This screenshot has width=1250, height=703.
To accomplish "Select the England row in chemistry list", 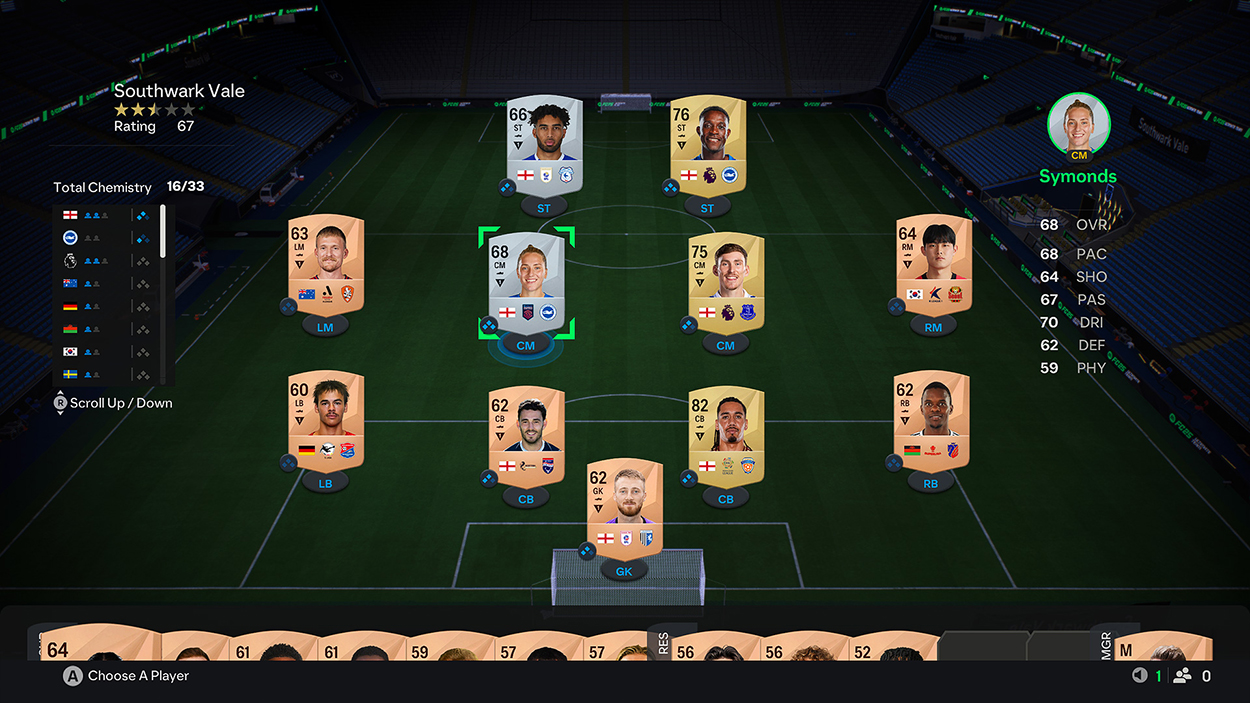I will (x=105, y=215).
